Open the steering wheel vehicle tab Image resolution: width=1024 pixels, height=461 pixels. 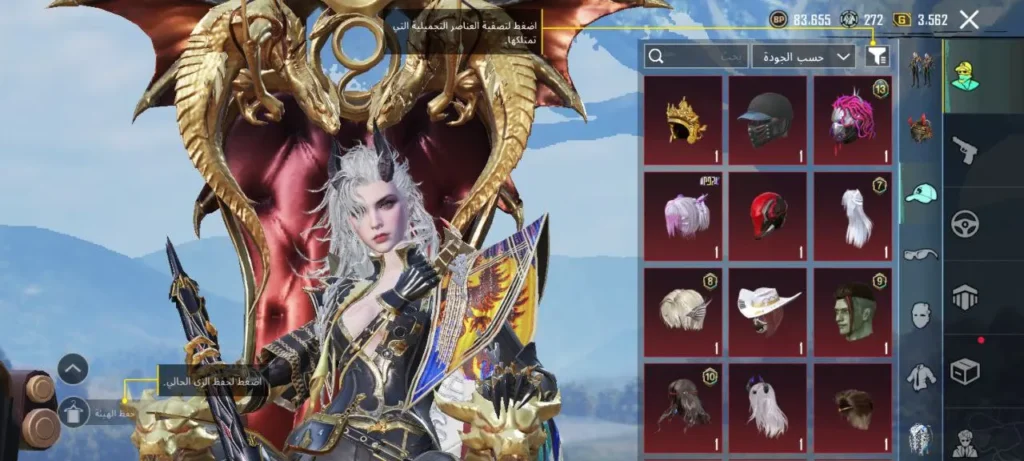click(965, 225)
